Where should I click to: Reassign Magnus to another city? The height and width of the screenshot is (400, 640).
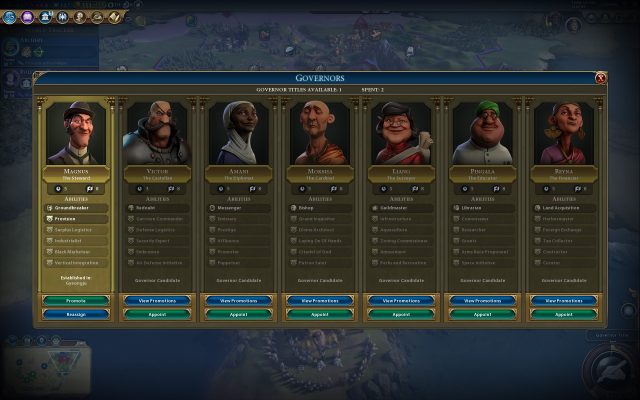76,314
